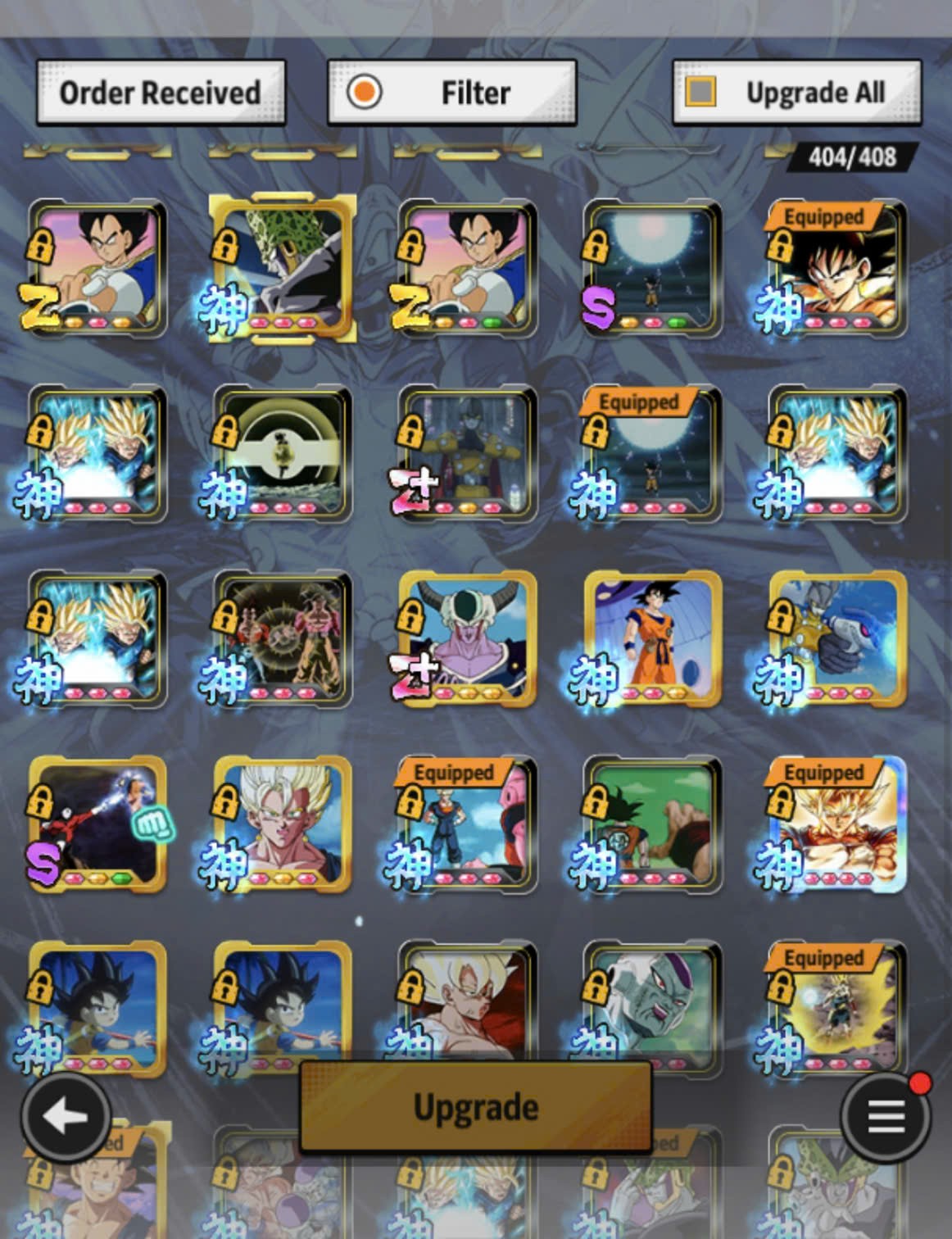Choose the round space pod equipment
The height and width of the screenshot is (1239, 952).
pyautogui.click(x=283, y=454)
